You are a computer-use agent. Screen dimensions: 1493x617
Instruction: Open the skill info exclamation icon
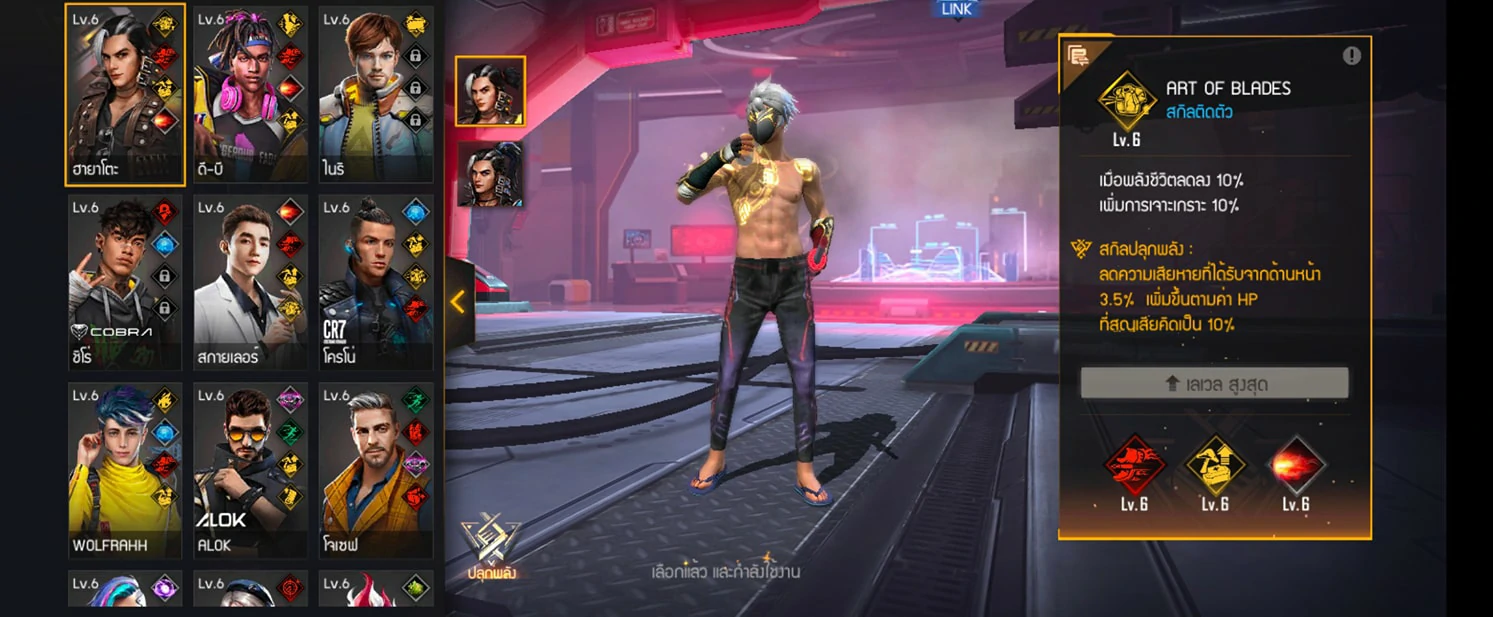tap(1351, 56)
